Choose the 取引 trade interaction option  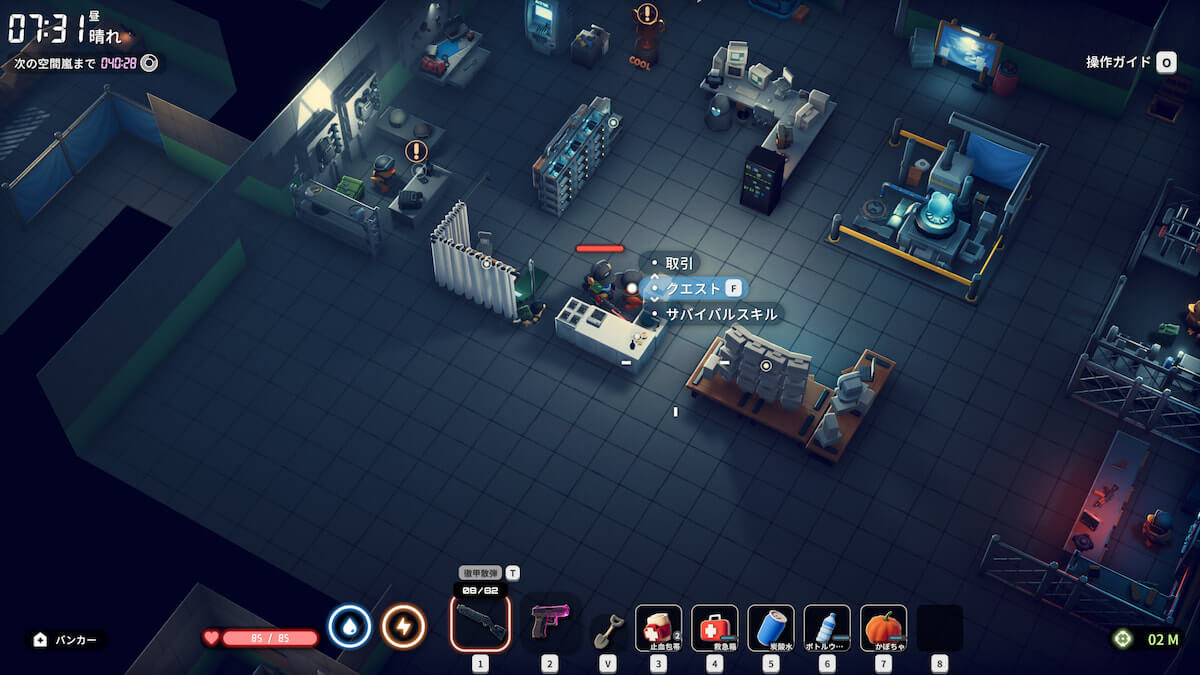(679, 263)
